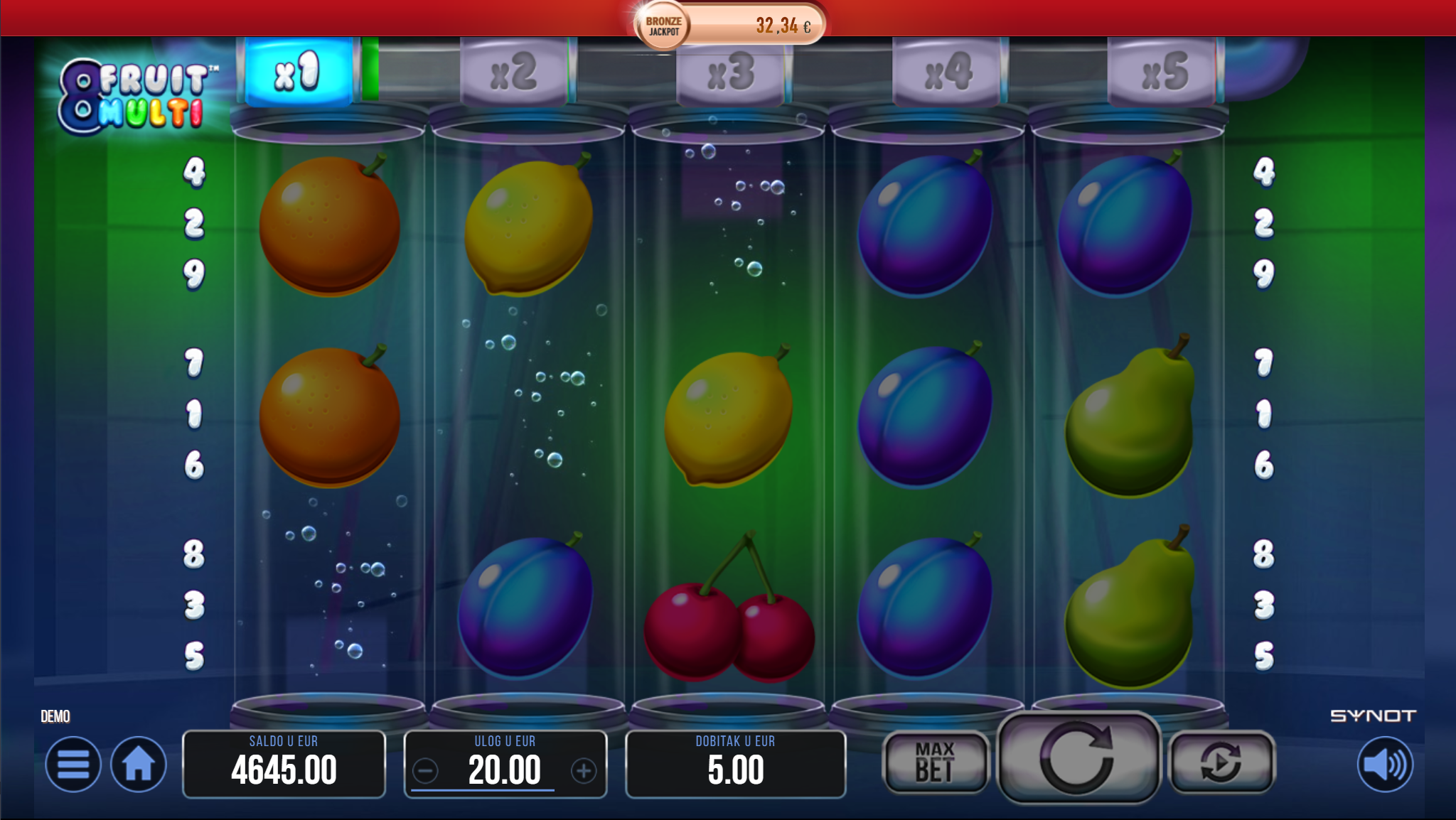The image size is (1456, 820).
Task: Spin the reels
Action: (x=1078, y=757)
